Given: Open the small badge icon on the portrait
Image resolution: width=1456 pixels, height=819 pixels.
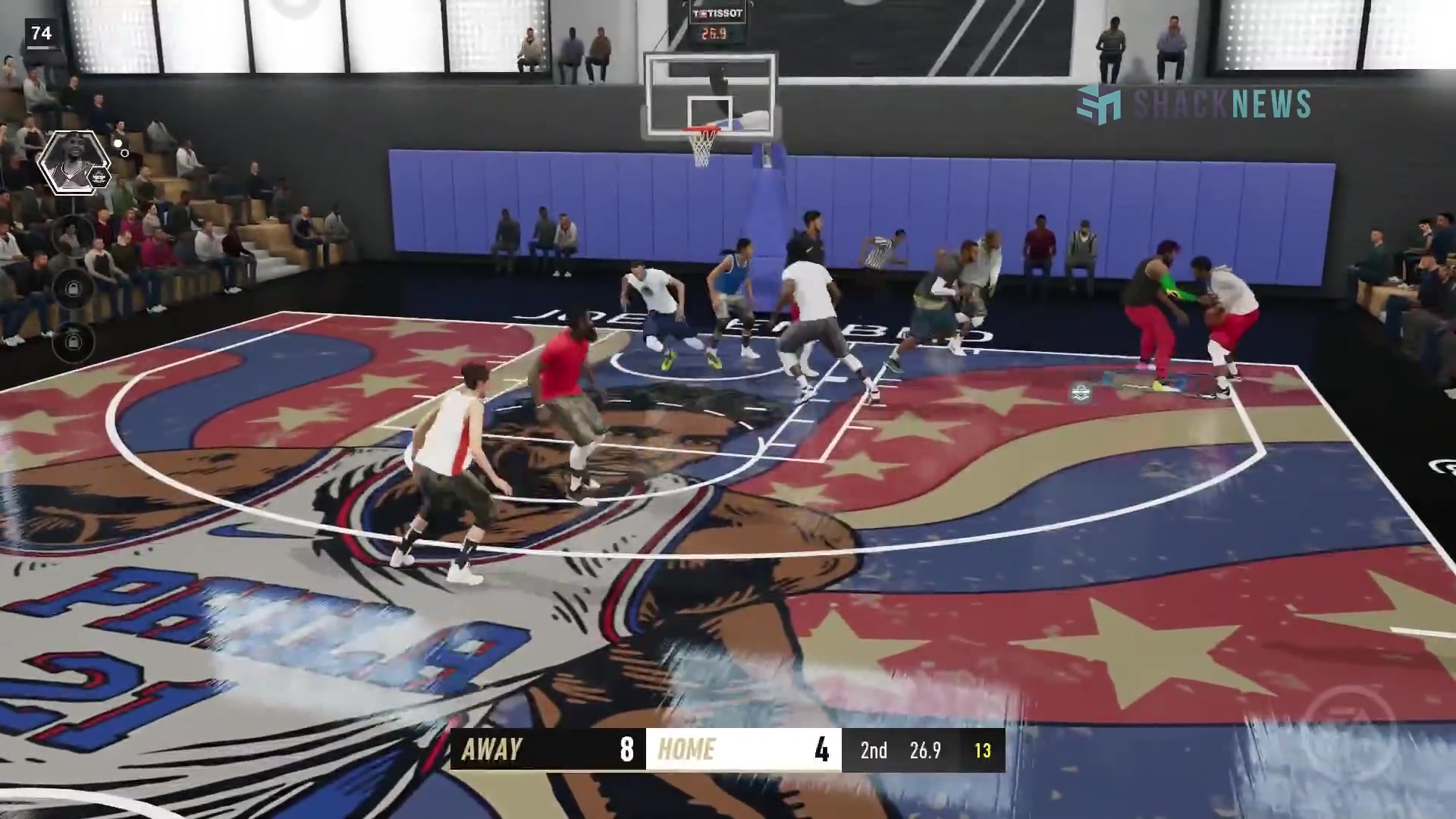Looking at the screenshot, I should point(98,176).
